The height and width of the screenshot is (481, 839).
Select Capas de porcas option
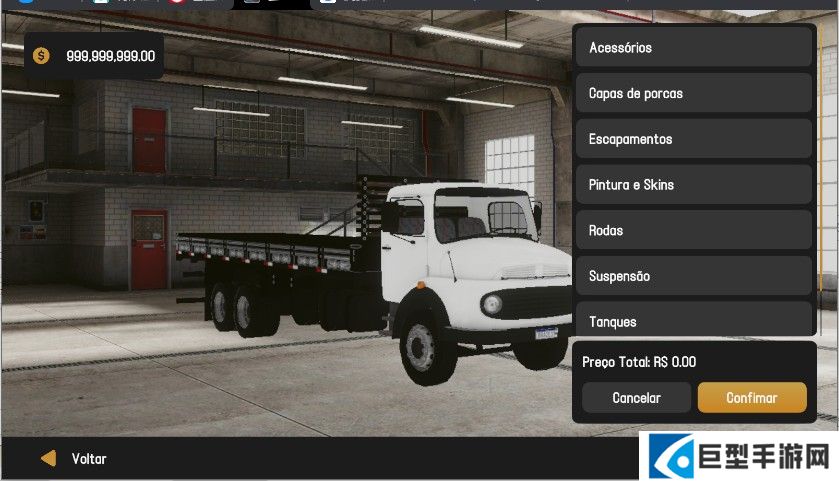coord(693,93)
